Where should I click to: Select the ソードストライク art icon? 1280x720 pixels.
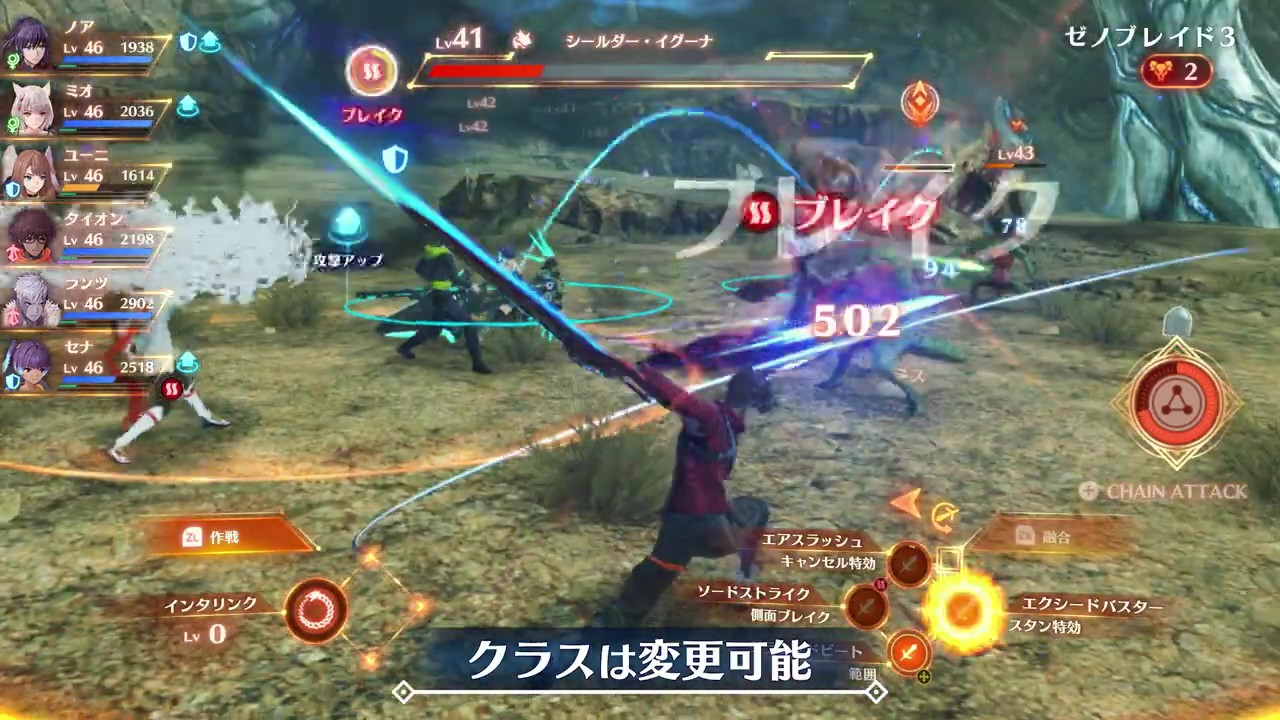click(x=865, y=606)
